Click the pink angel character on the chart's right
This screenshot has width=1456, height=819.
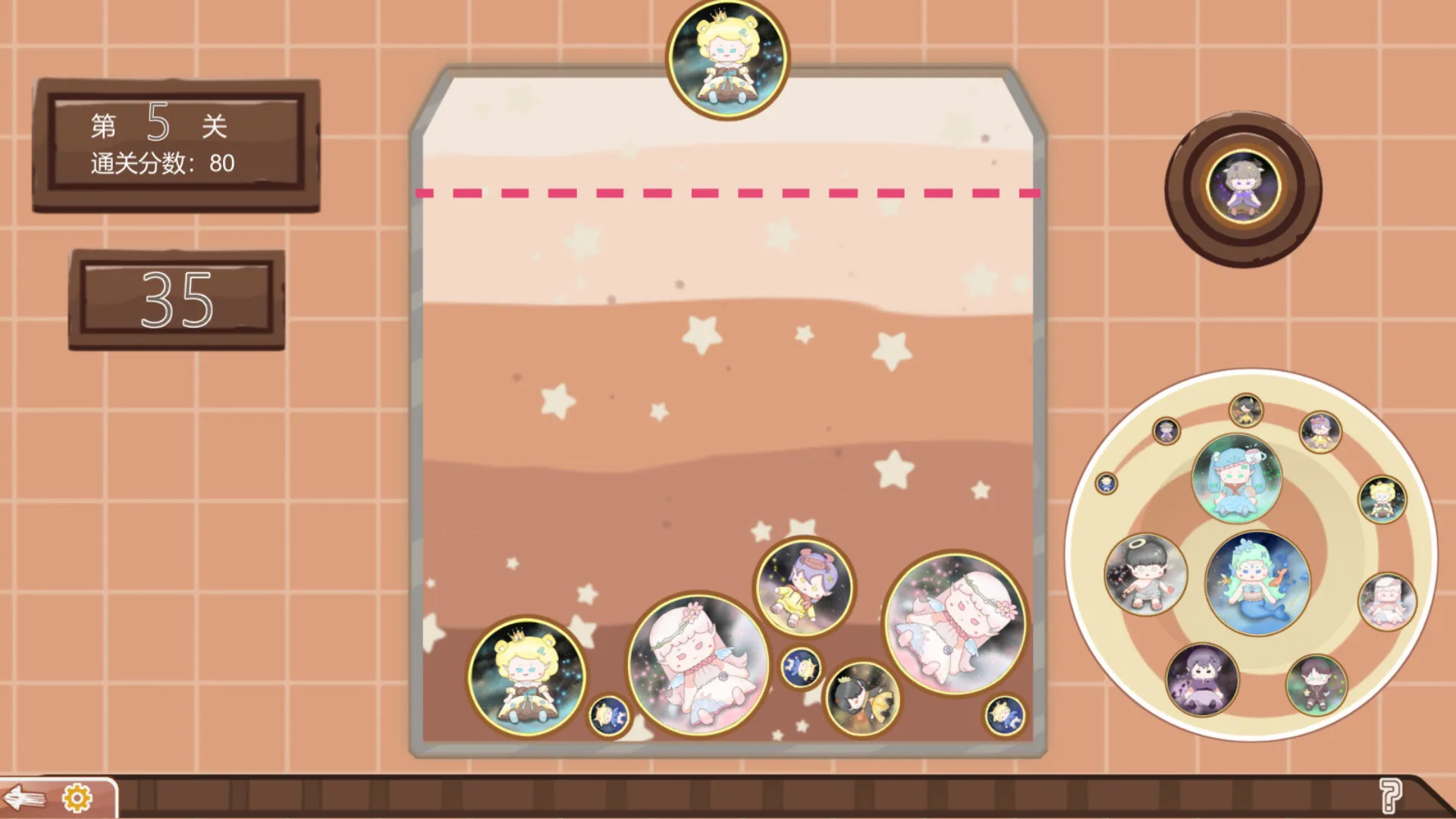(x=1388, y=601)
